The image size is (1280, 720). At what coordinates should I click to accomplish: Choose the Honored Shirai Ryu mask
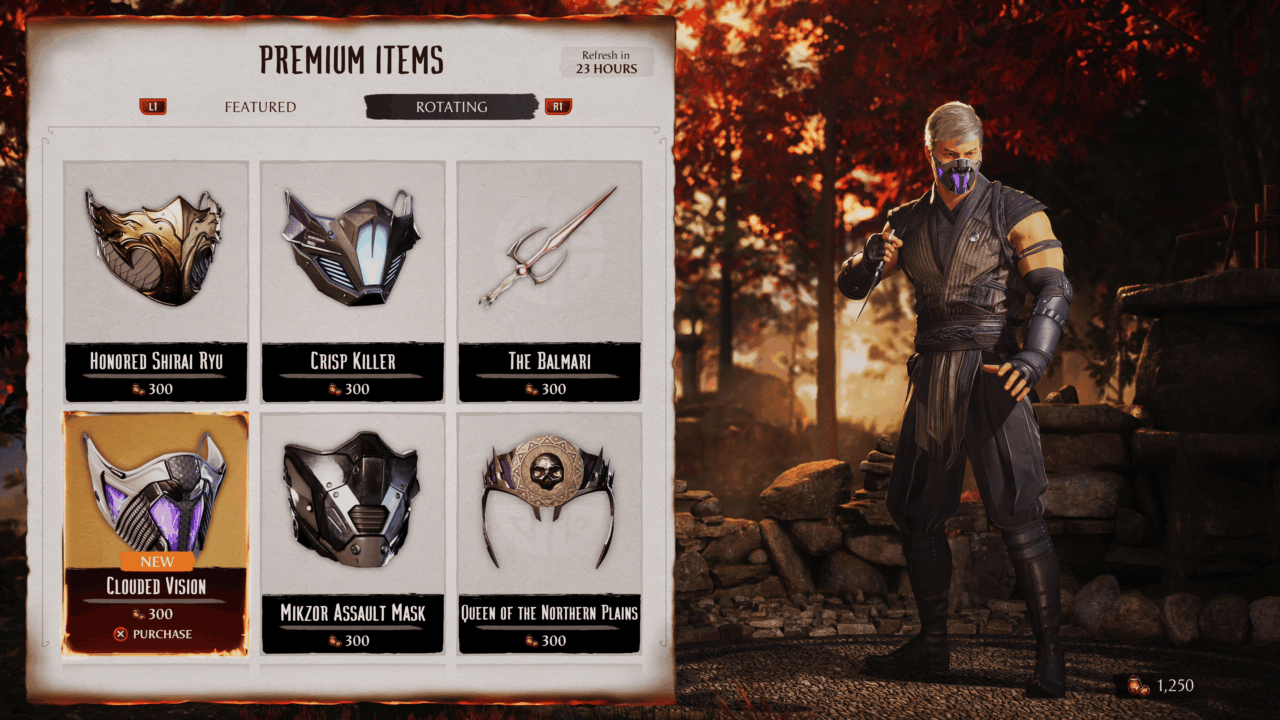156,280
